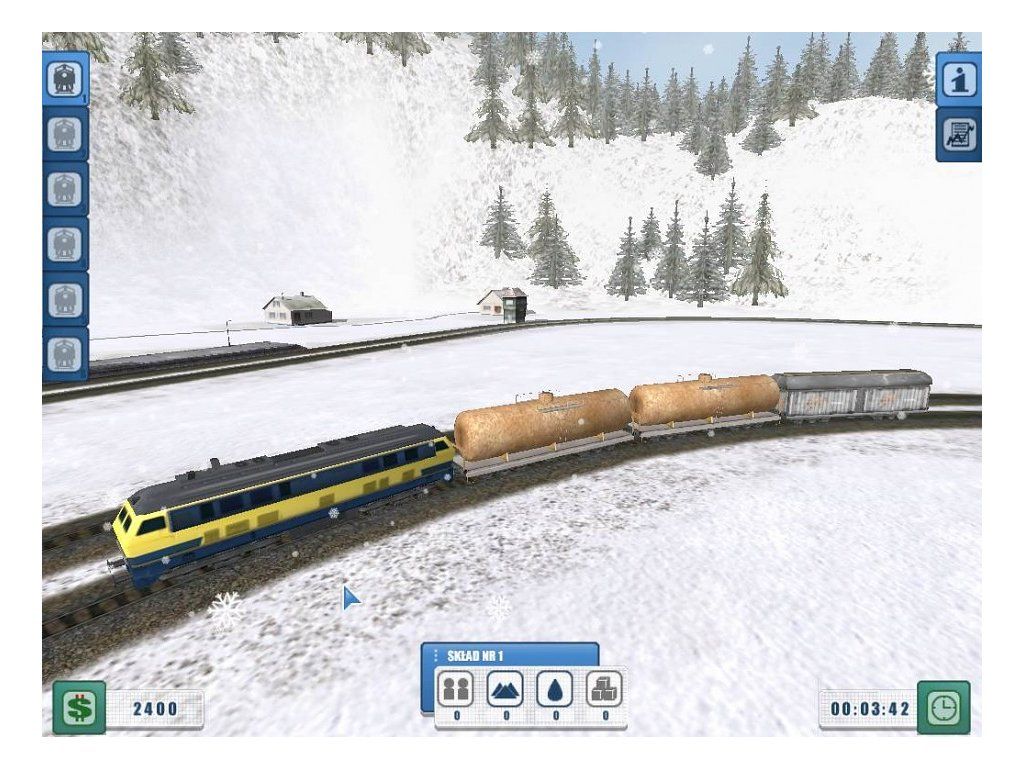The width and height of the screenshot is (1024, 768).
Task: Click the Skład Nr 1 panel header
Action: (x=510, y=655)
